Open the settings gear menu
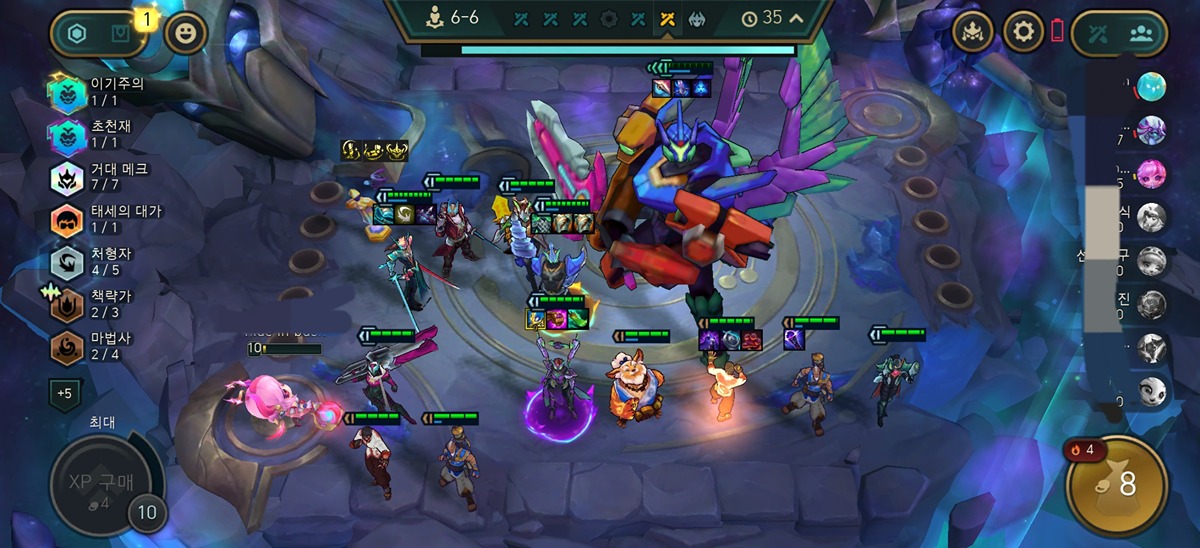This screenshot has width=1200, height=548. (1023, 32)
